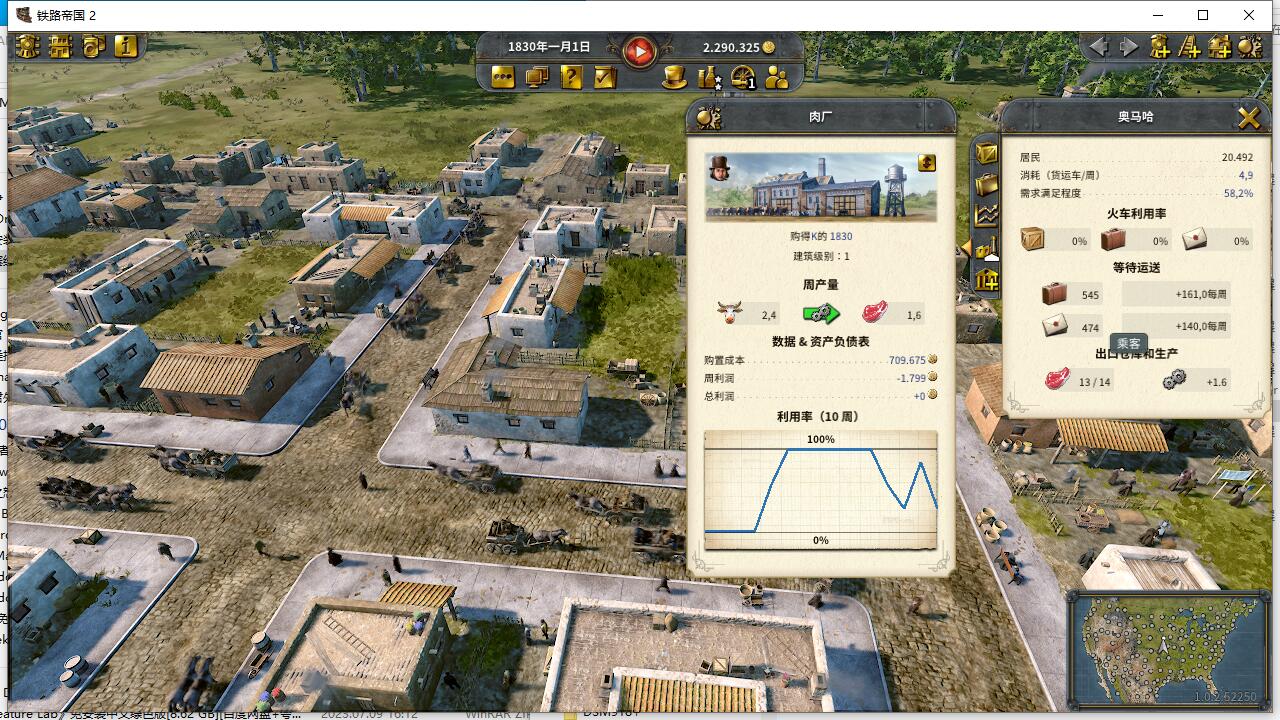Select the right arrow navigation button
Image resolution: width=1280 pixels, height=720 pixels.
pos(1129,46)
